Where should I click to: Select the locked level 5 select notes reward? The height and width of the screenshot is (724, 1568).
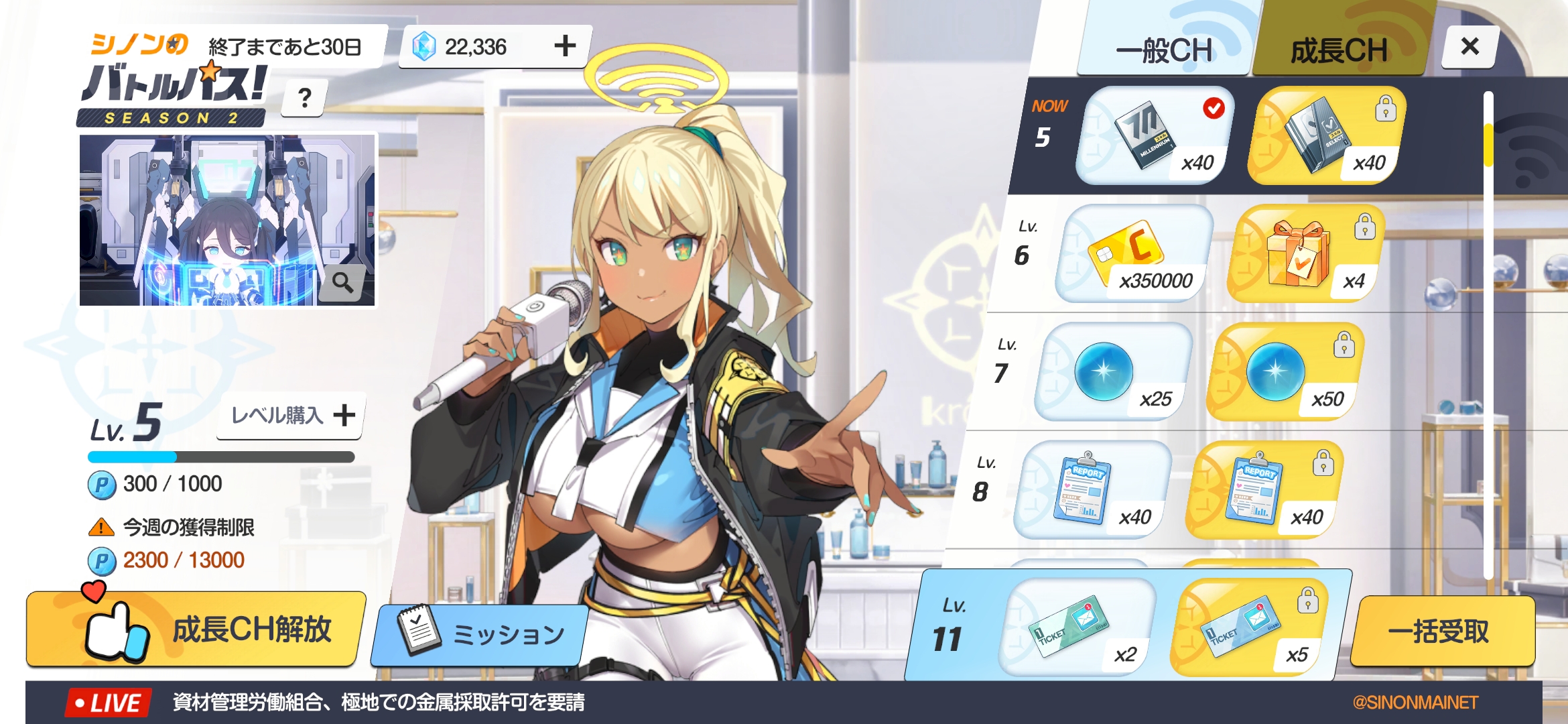click(1327, 135)
